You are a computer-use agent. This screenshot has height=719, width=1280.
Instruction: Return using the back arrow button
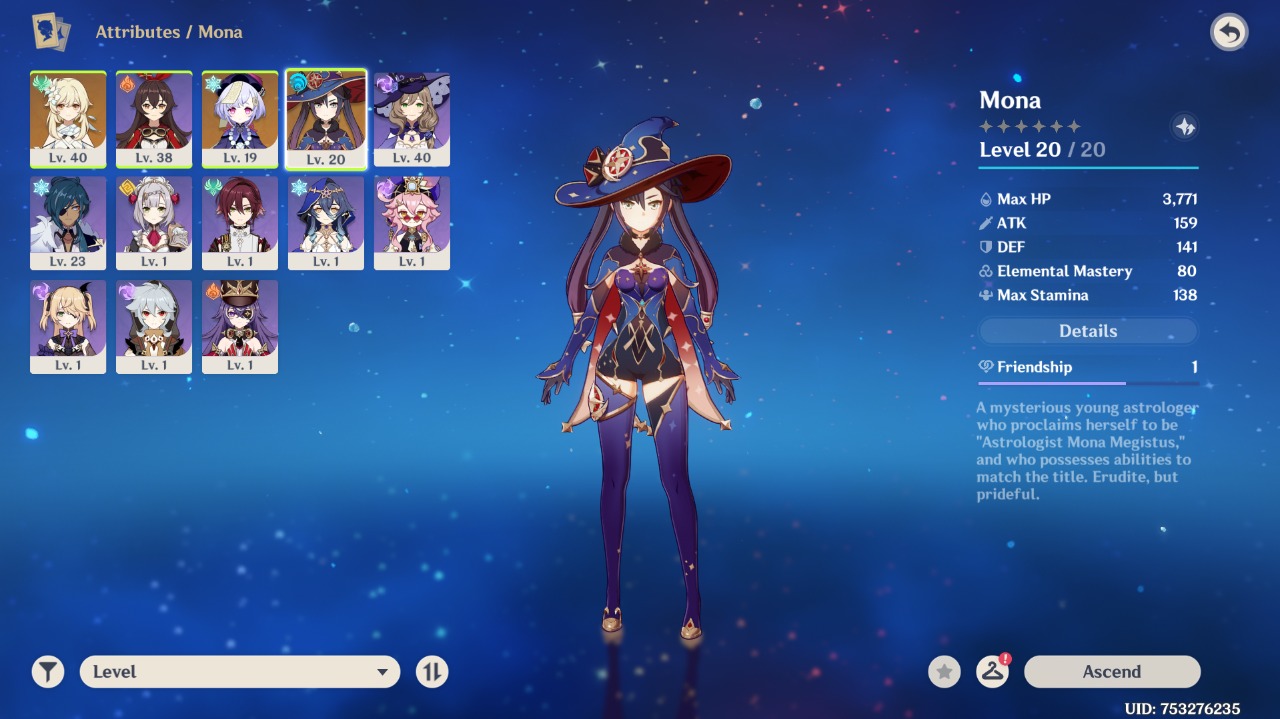pyautogui.click(x=1229, y=32)
